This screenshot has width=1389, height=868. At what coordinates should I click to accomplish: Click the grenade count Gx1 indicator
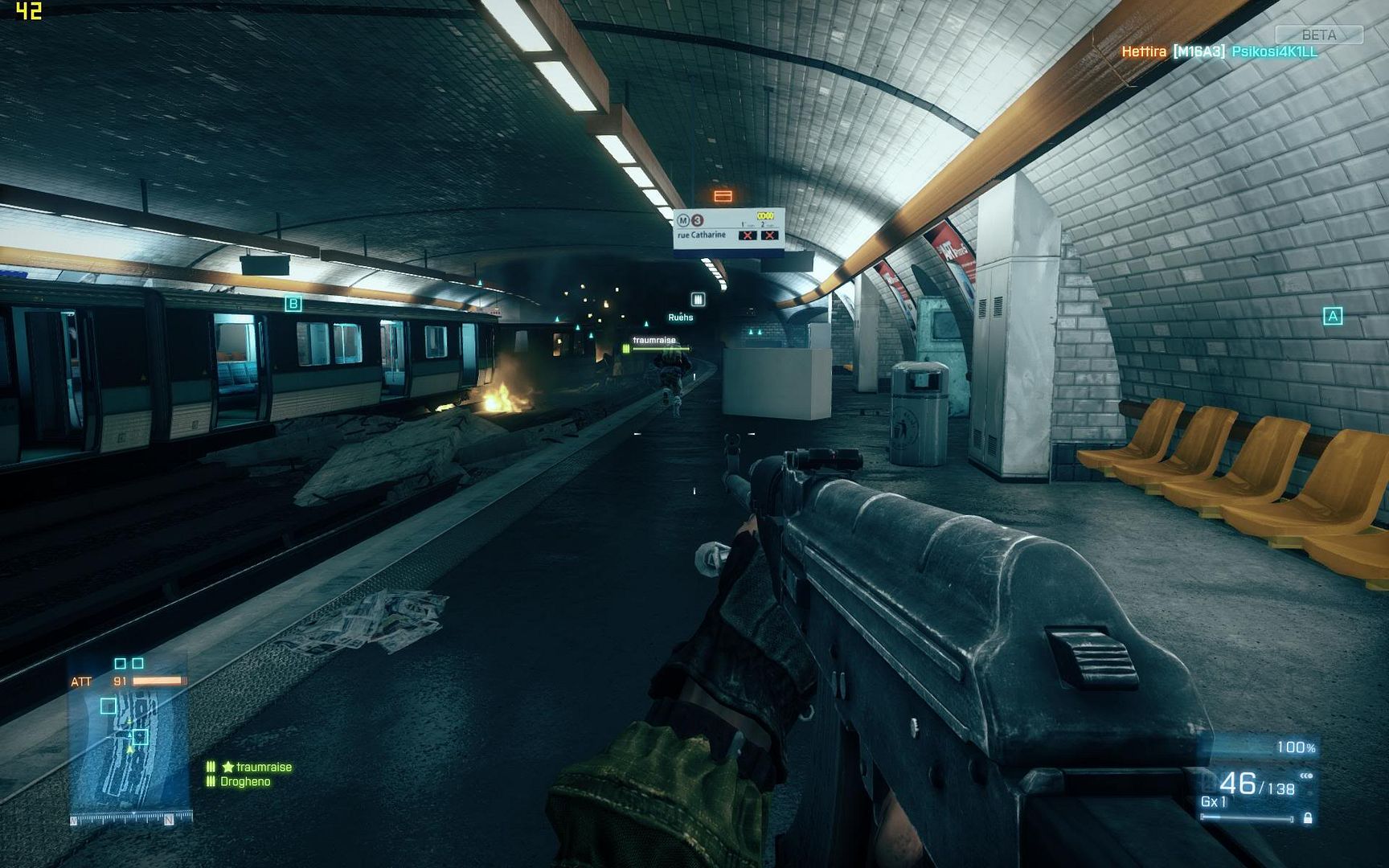(1214, 802)
